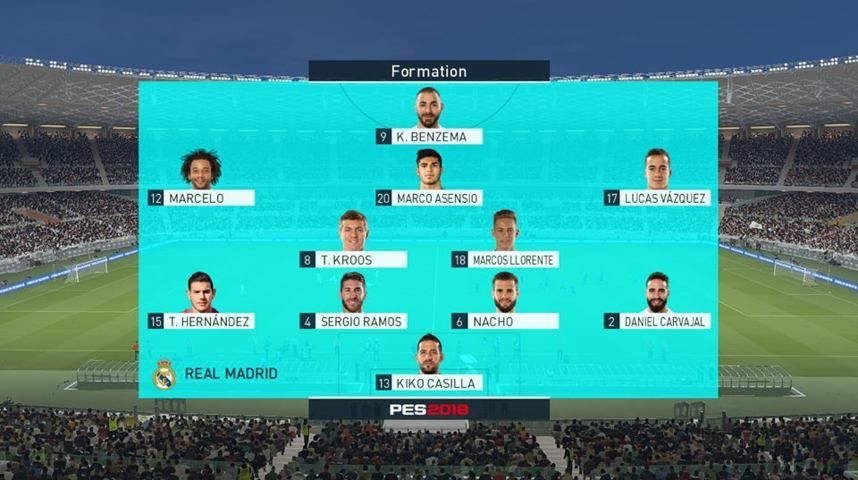The height and width of the screenshot is (480, 858).
Task: Select striker K. Benzema's name plate
Action: (x=429, y=137)
